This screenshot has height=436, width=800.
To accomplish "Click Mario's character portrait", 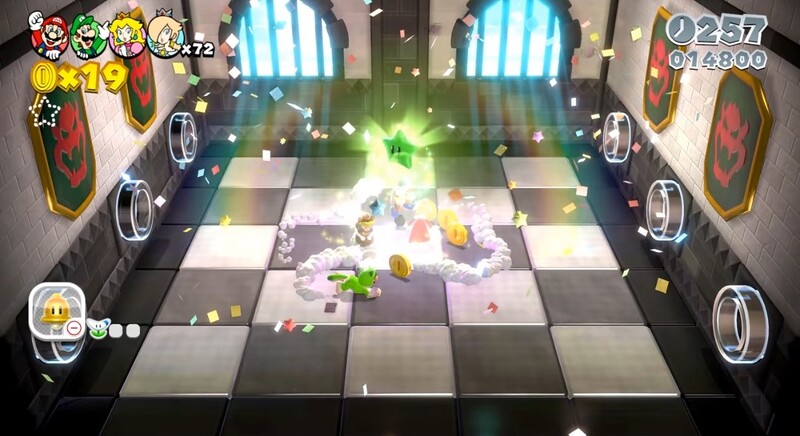I will pos(49,36).
